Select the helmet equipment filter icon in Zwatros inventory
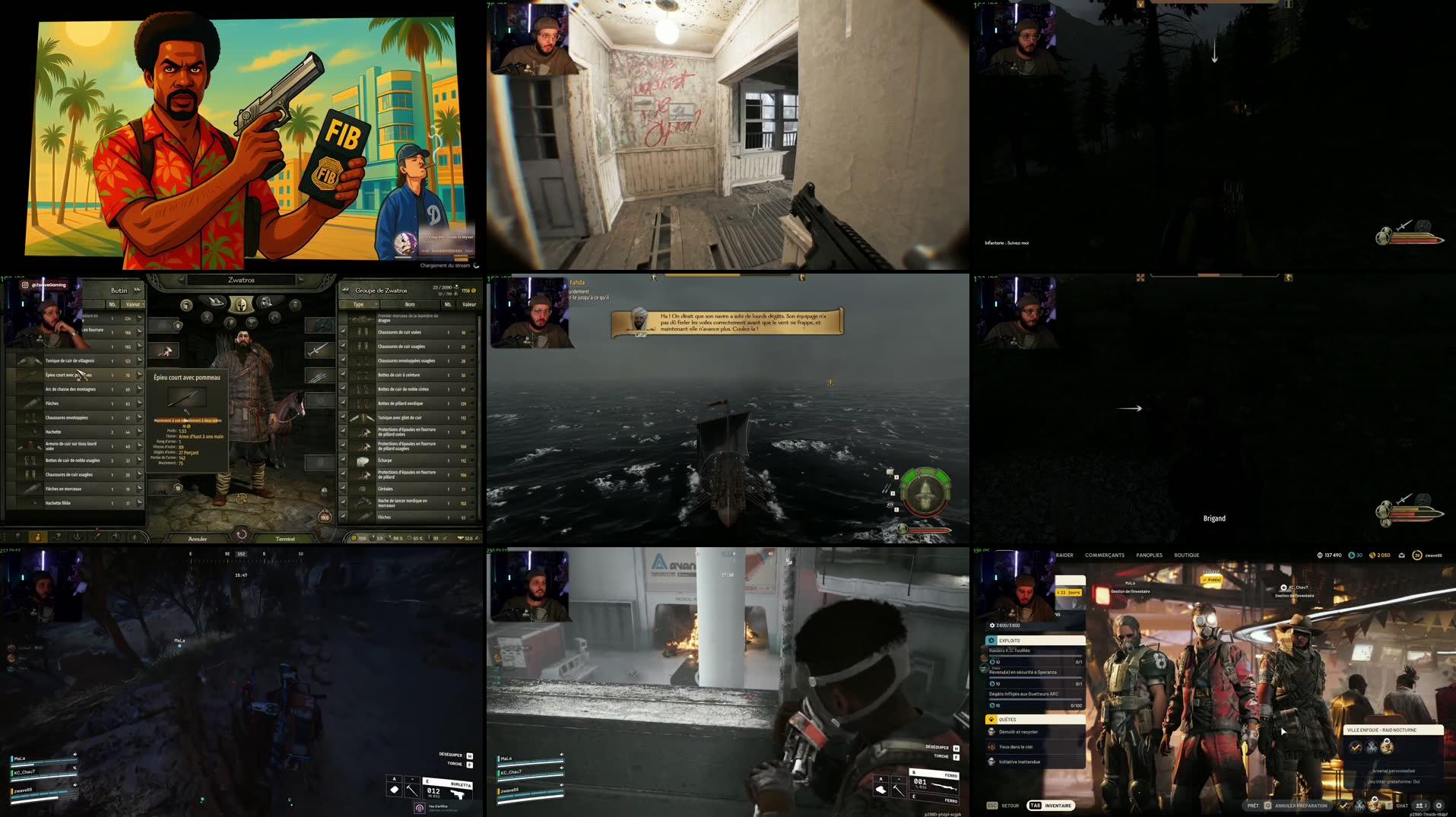This screenshot has width=1456, height=817. pyautogui.click(x=241, y=305)
